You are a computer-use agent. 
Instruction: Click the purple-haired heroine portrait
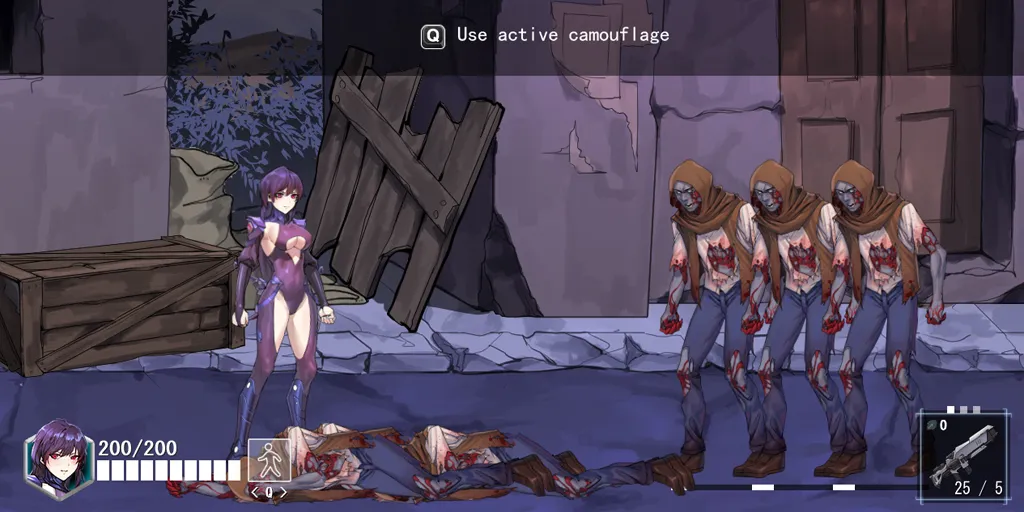coord(59,459)
